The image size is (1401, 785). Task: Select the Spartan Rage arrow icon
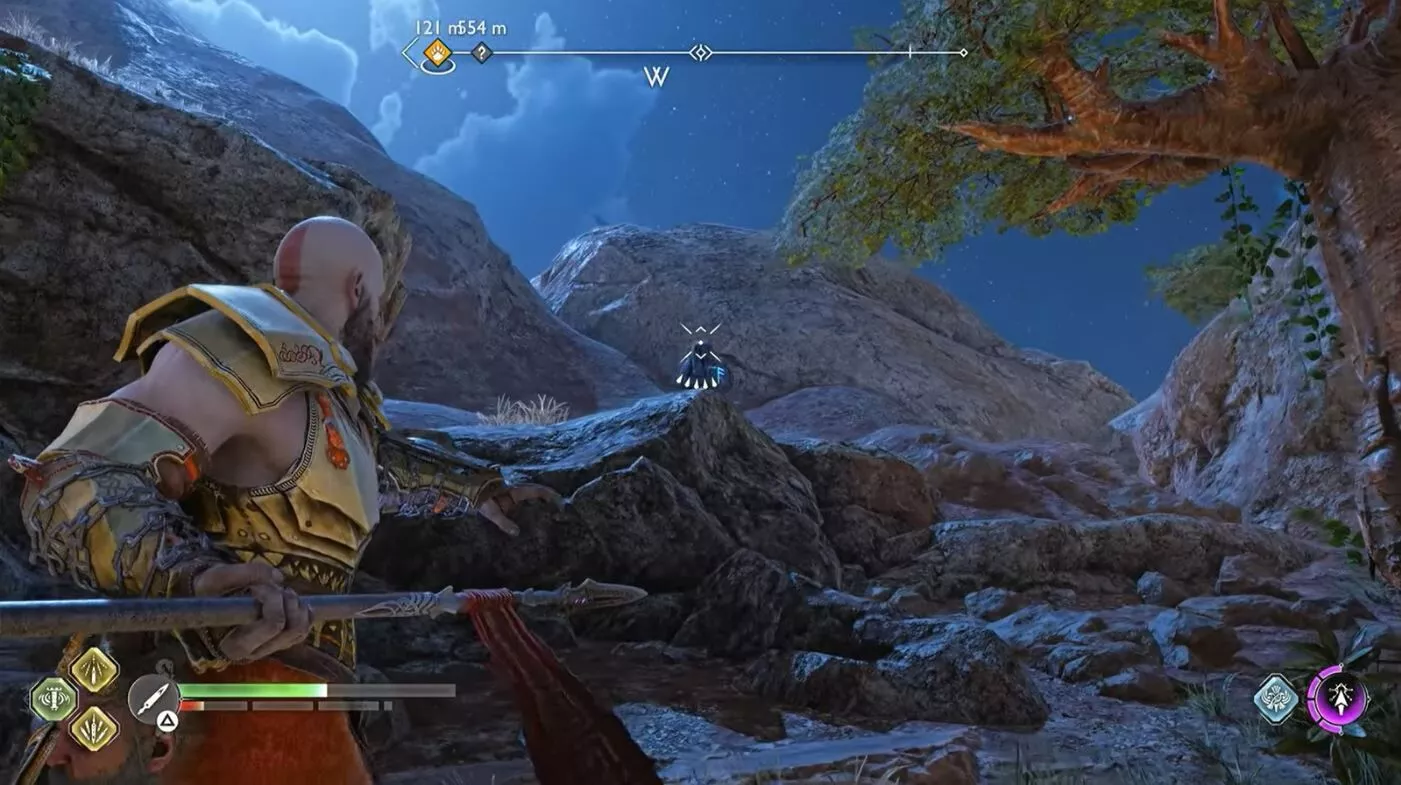[x=1341, y=699]
